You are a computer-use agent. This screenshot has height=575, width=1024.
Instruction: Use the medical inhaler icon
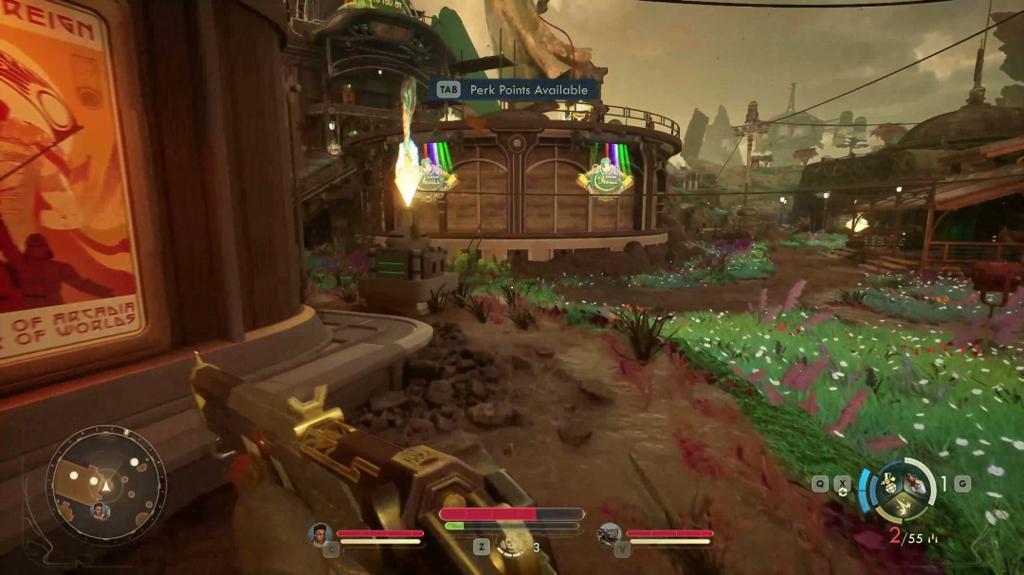[x=513, y=545]
